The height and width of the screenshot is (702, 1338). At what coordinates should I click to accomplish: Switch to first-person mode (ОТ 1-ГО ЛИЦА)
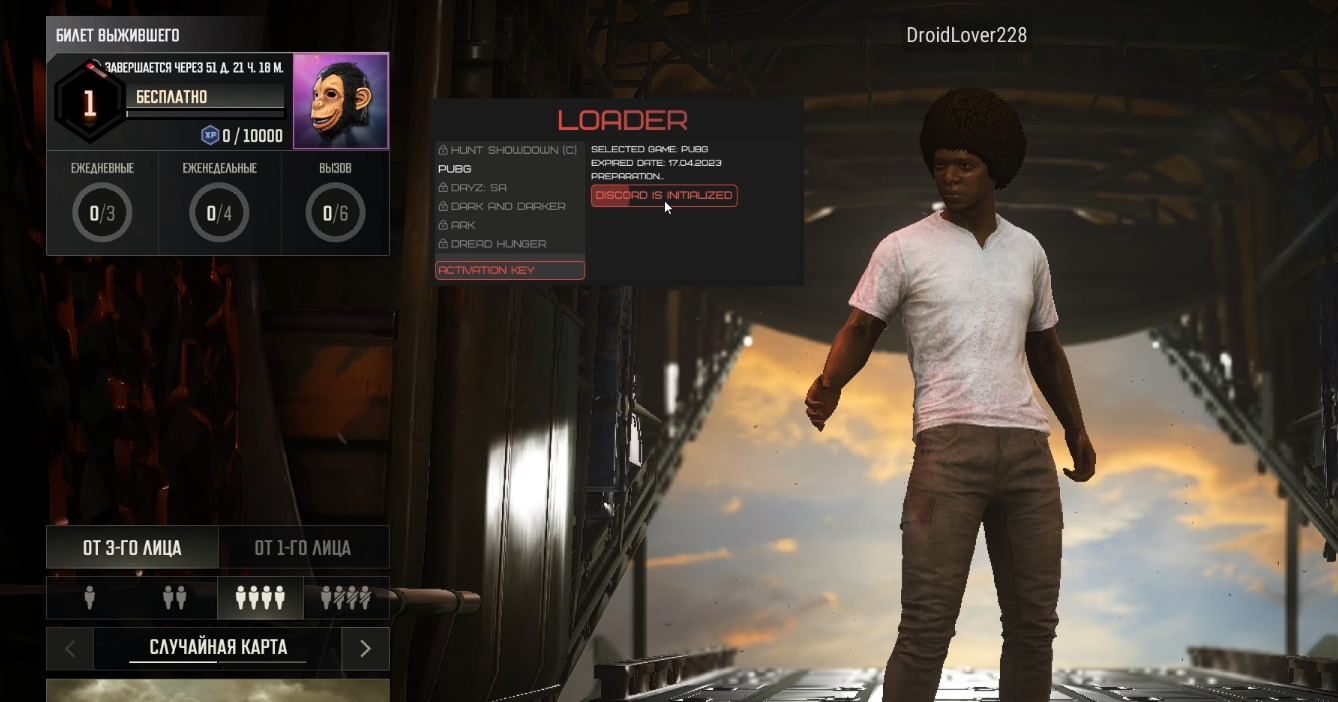[x=303, y=548]
